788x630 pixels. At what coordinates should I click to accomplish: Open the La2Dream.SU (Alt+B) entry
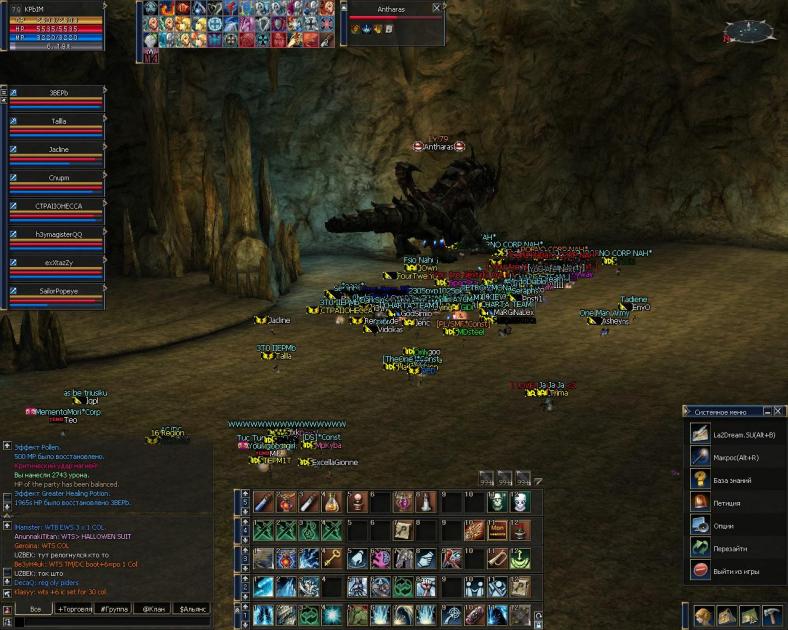[734, 434]
